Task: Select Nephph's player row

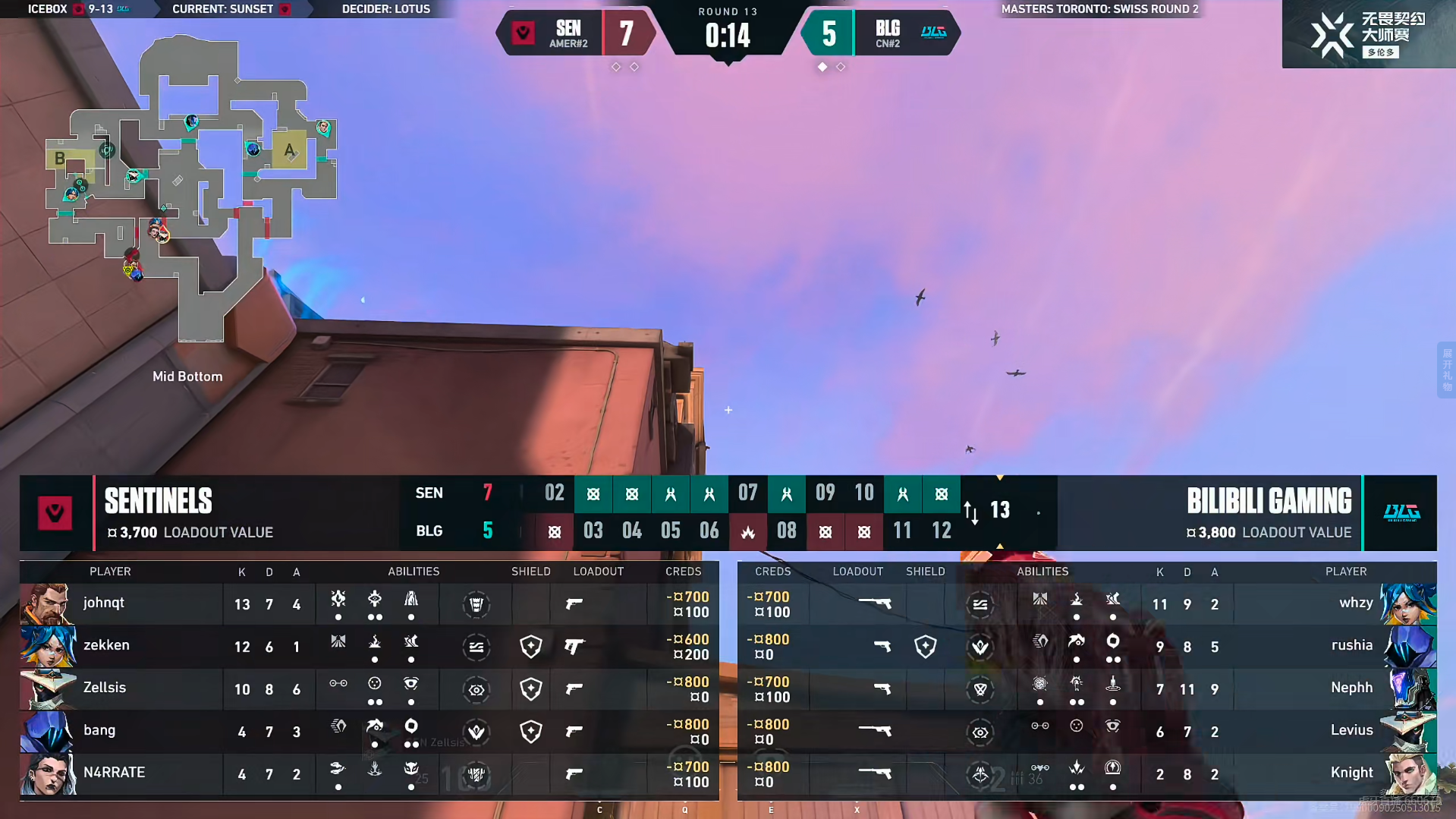Action: coord(1351,688)
